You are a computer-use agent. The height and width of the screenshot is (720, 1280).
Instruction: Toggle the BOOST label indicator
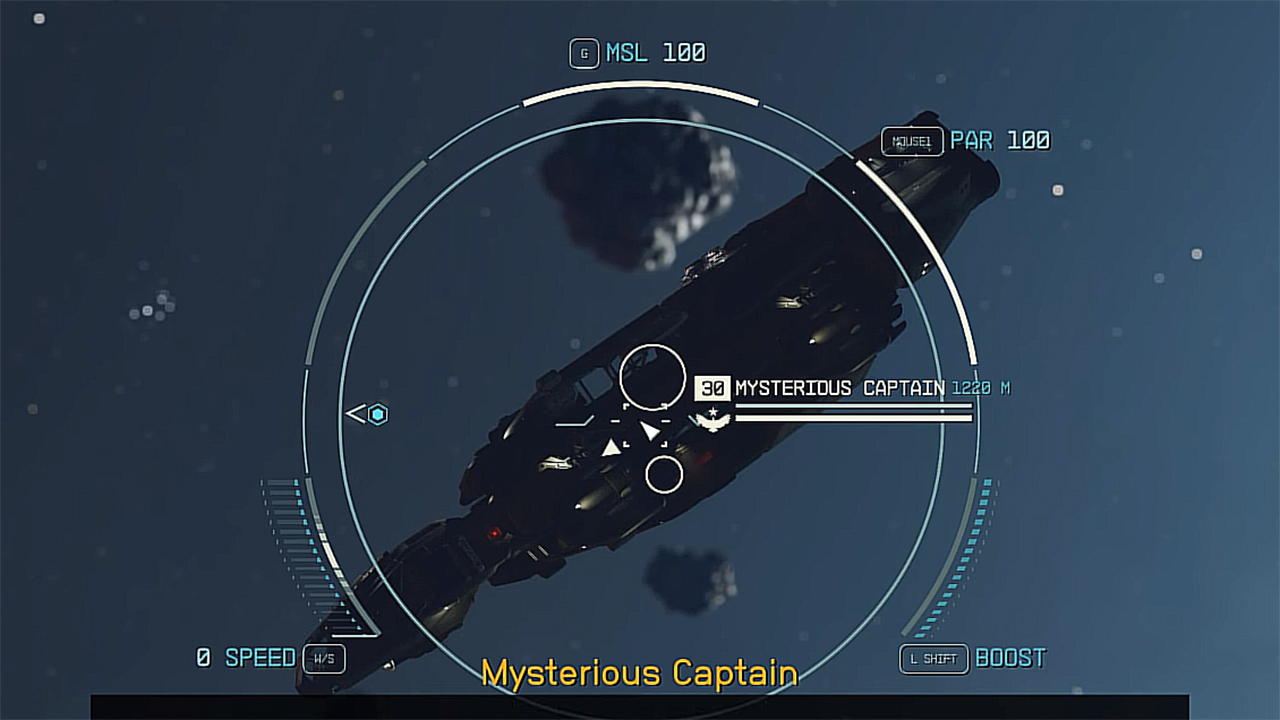1012,658
